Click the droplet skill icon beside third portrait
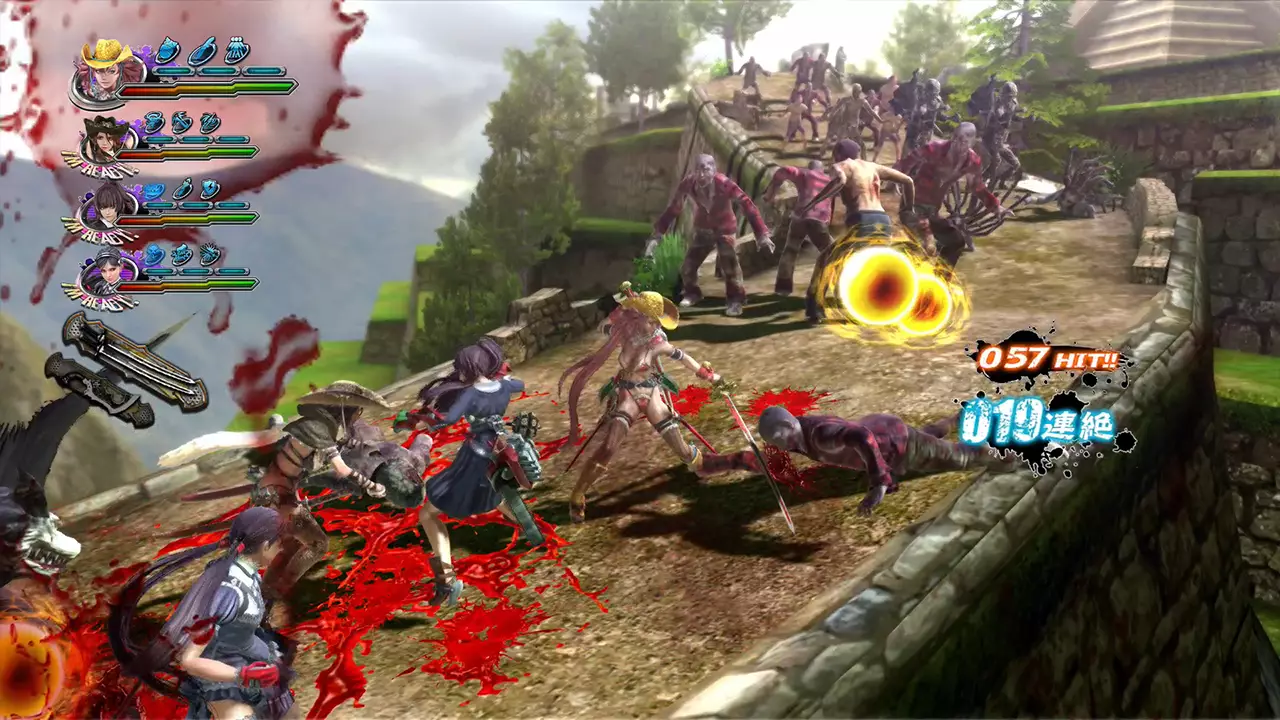 (x=183, y=187)
